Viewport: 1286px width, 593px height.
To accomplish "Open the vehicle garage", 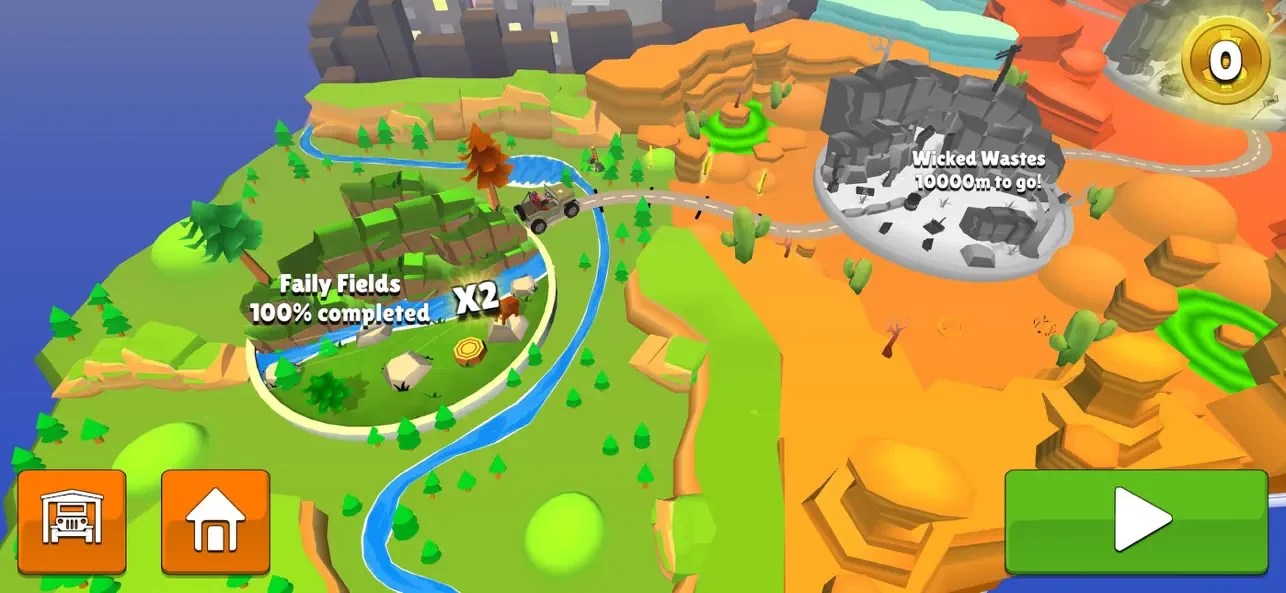I will 72,521.
